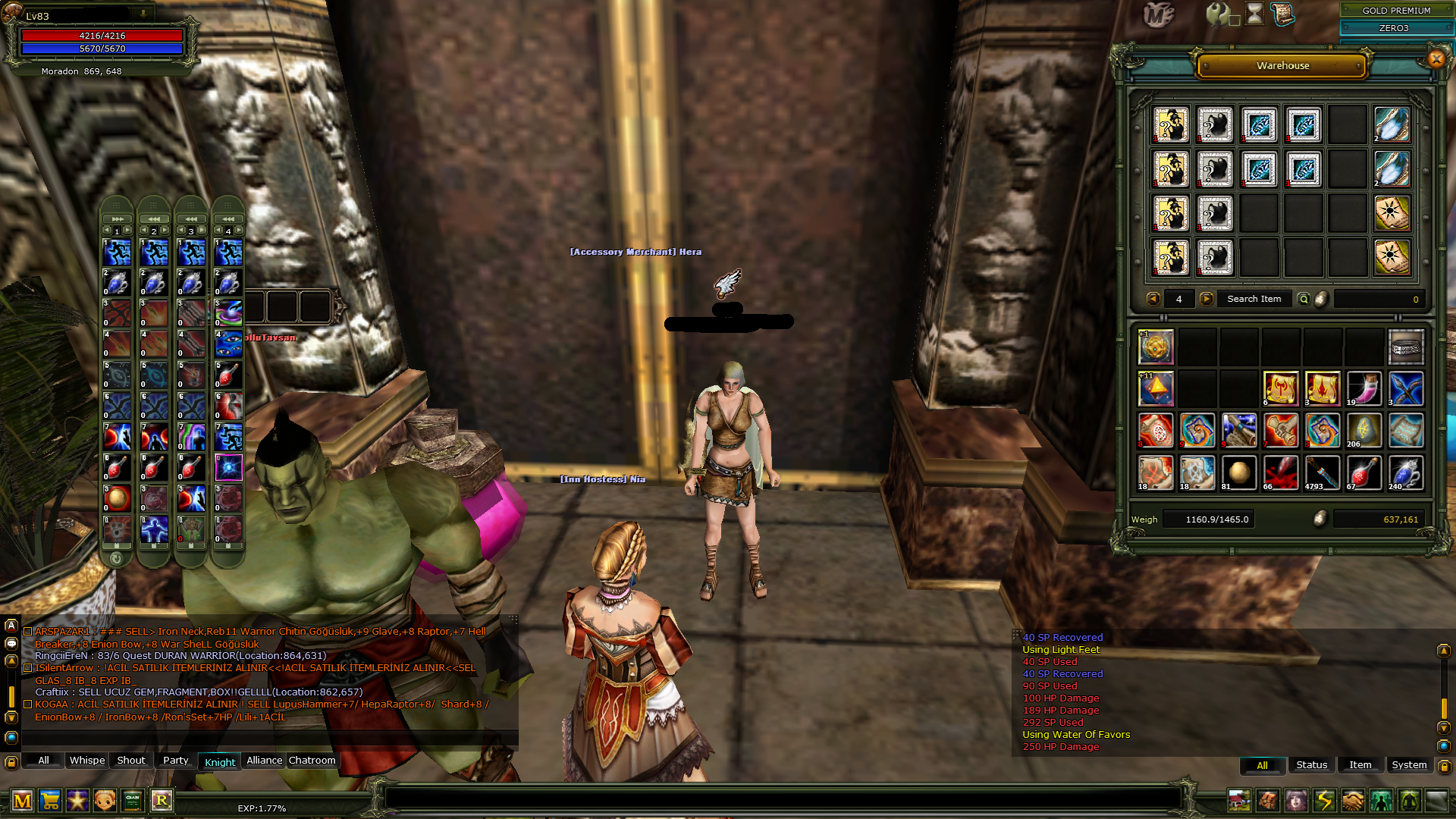The image size is (1456, 819).
Task: Click the warehouse gold amount field
Action: click(x=1379, y=299)
